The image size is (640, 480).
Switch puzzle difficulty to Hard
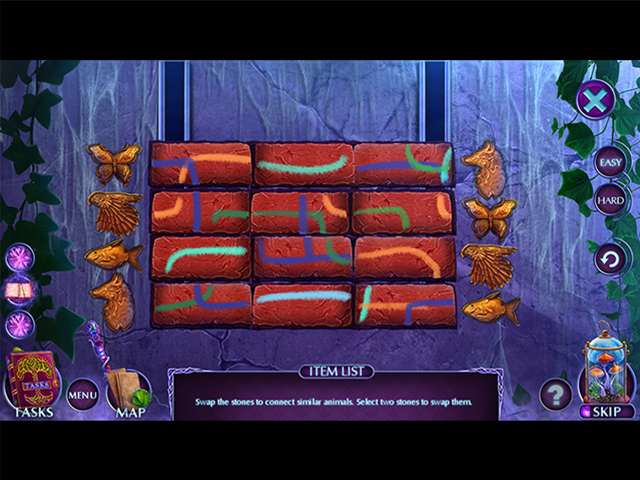tap(609, 199)
